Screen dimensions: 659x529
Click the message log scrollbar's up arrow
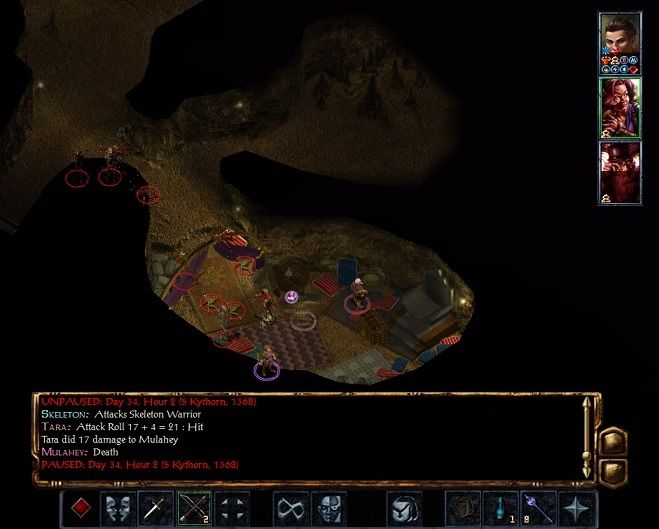[588, 402]
